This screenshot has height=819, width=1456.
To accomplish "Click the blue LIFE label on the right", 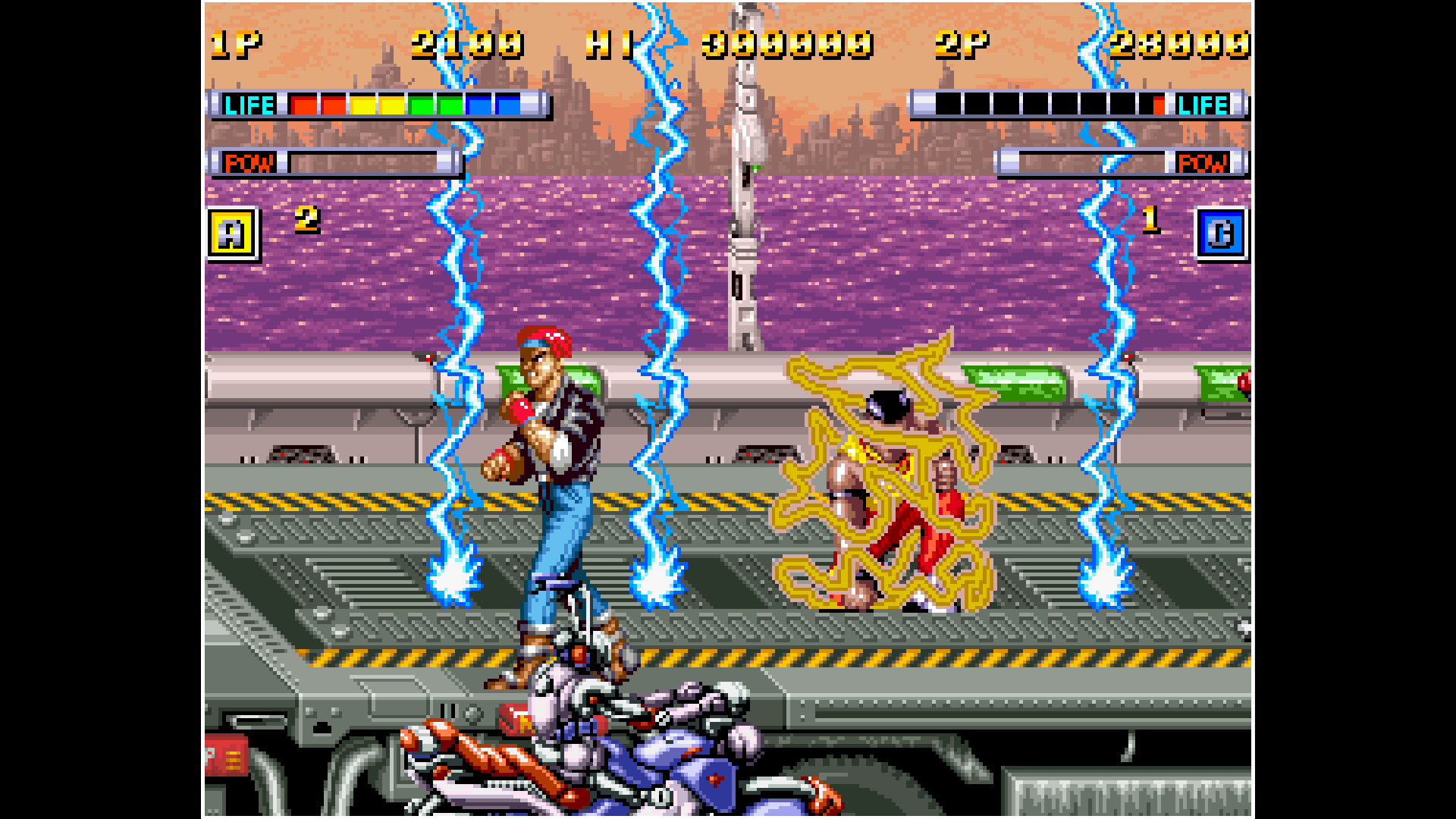I will (x=1202, y=104).
